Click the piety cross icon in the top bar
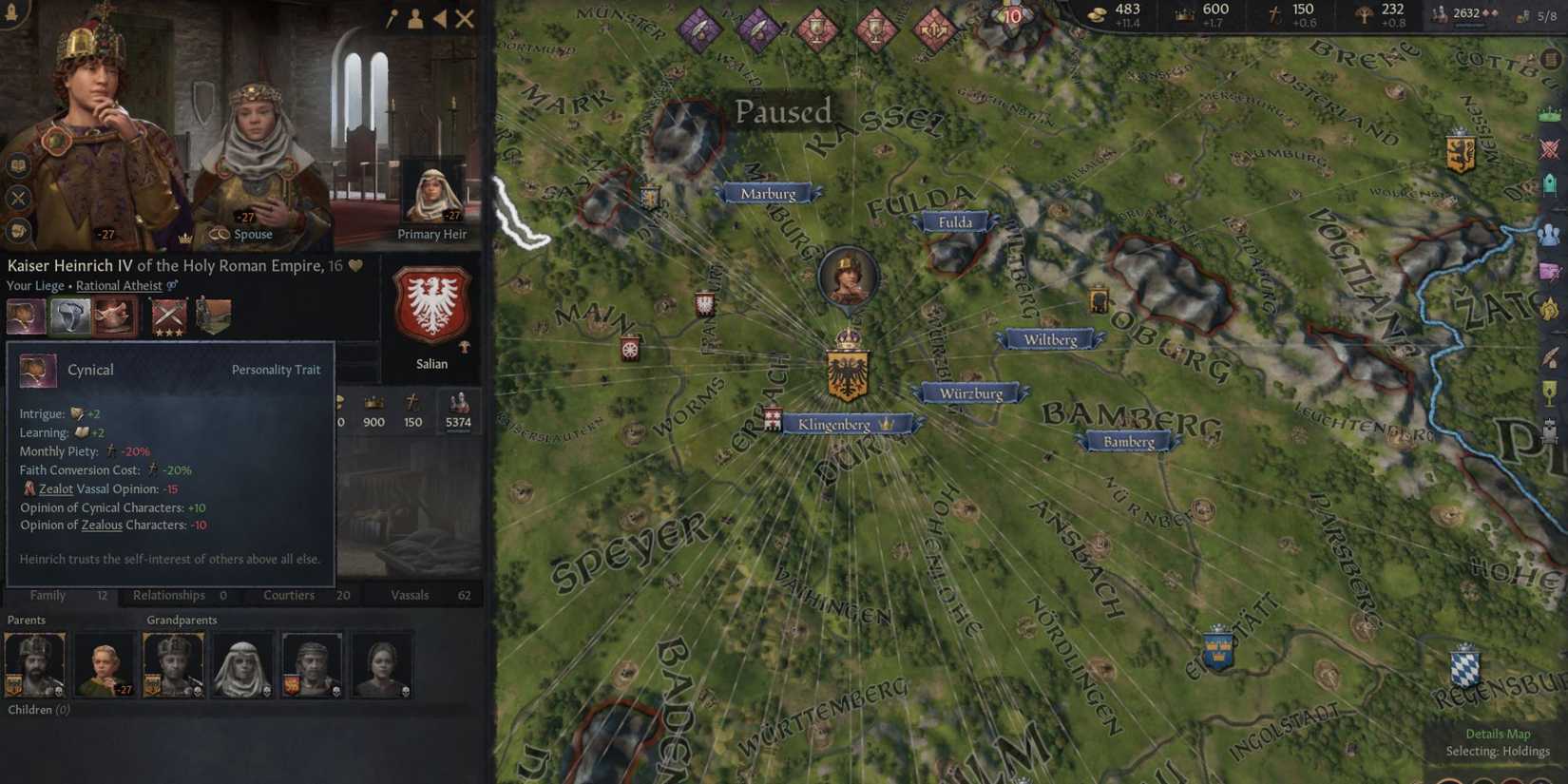 click(x=1273, y=15)
